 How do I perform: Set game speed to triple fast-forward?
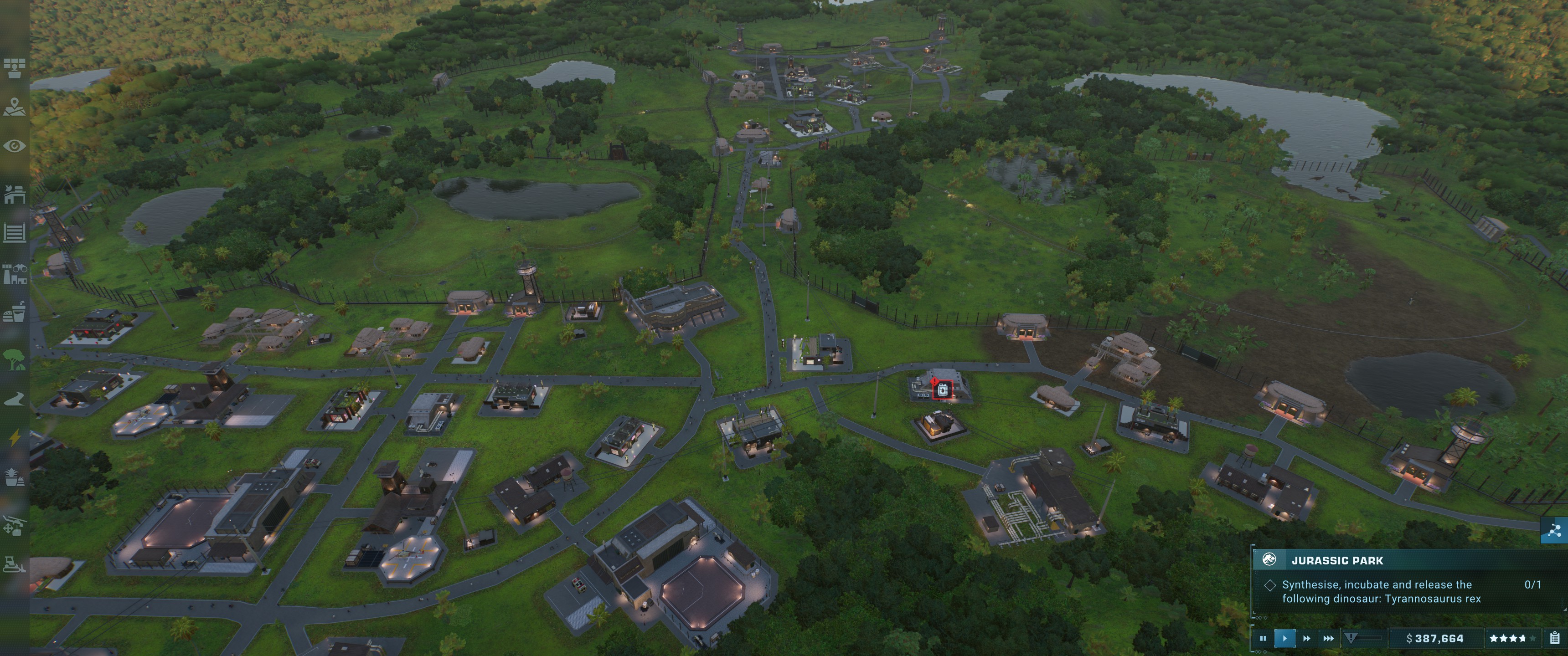click(x=1328, y=638)
